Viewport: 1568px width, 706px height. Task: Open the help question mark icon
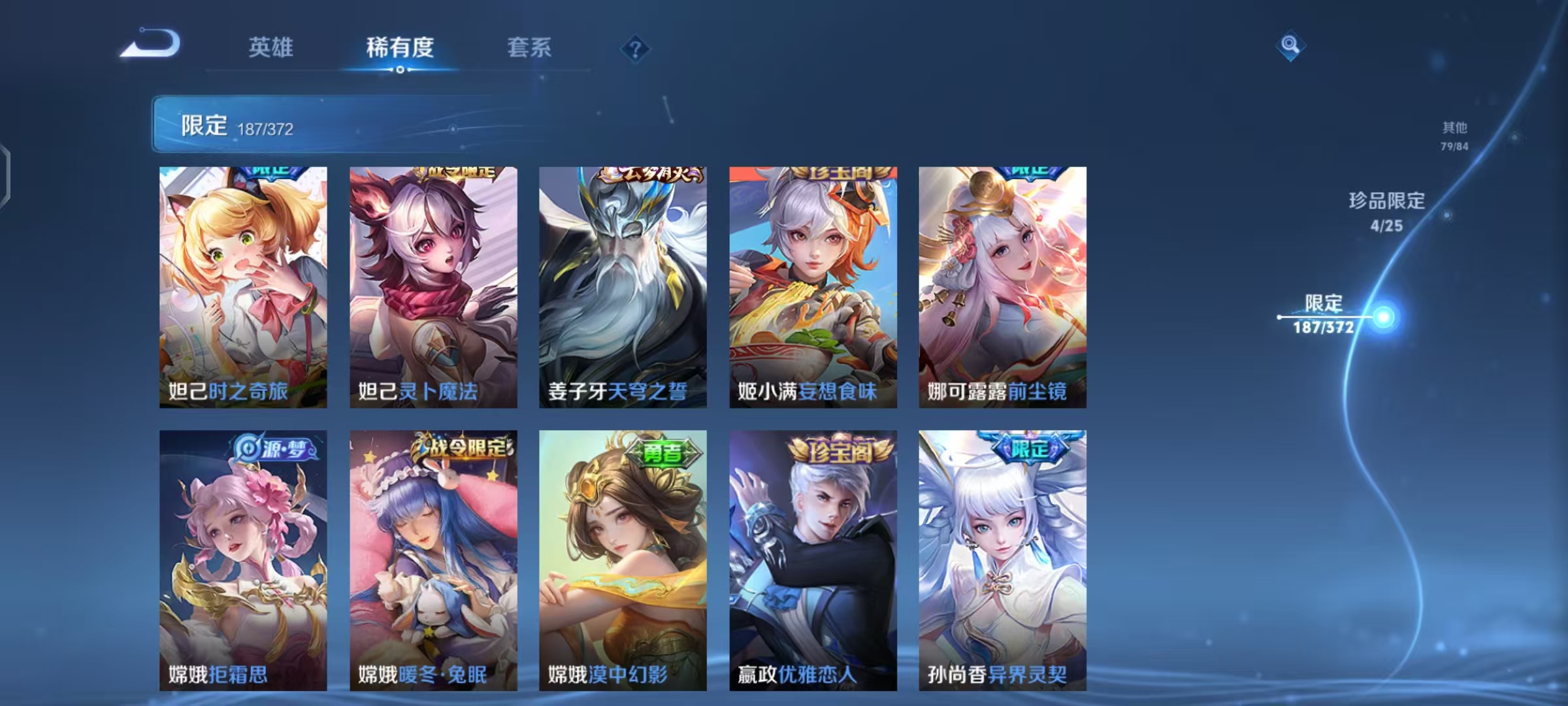(x=633, y=49)
